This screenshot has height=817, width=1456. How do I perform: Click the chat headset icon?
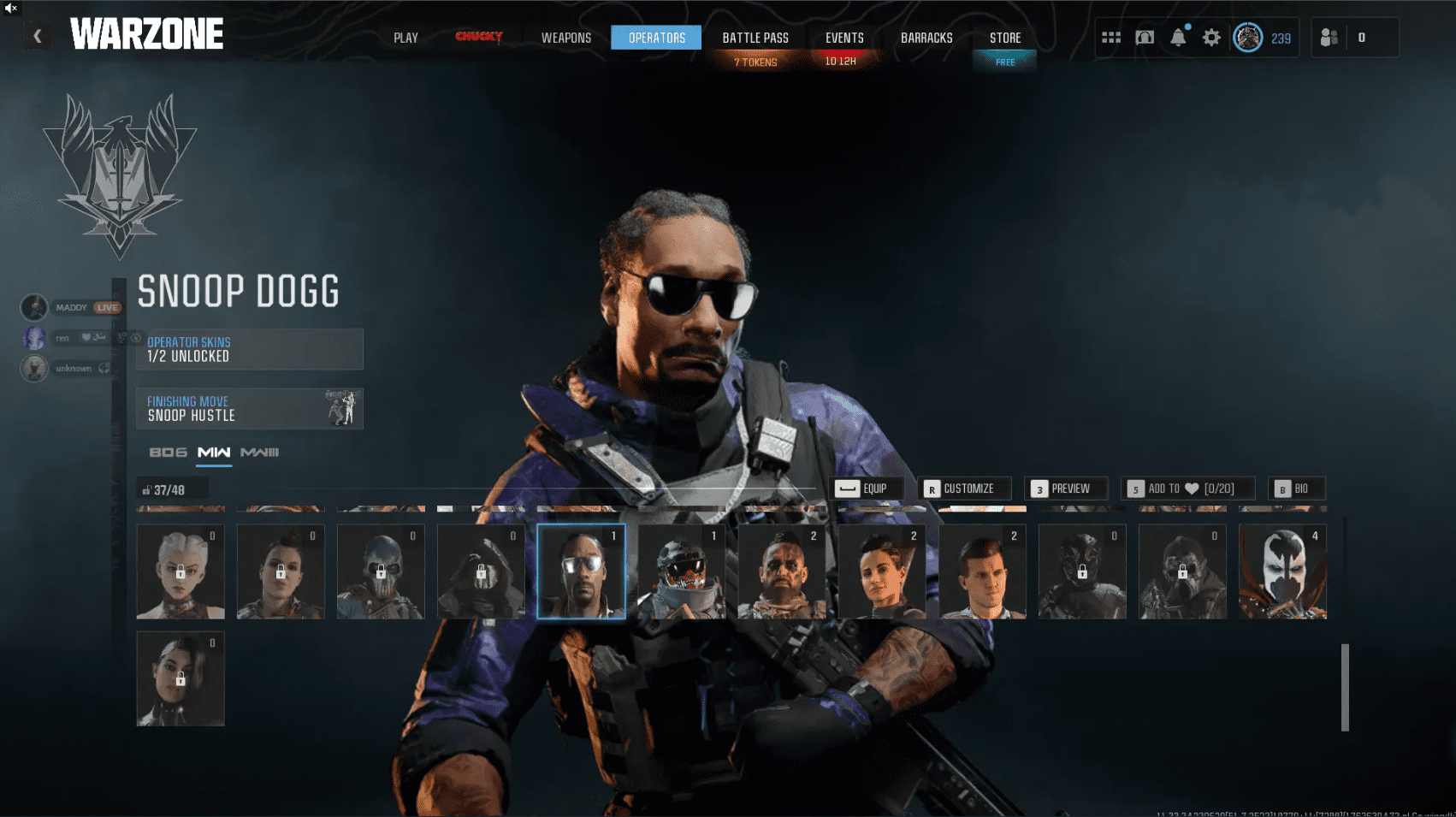[x=1146, y=38]
